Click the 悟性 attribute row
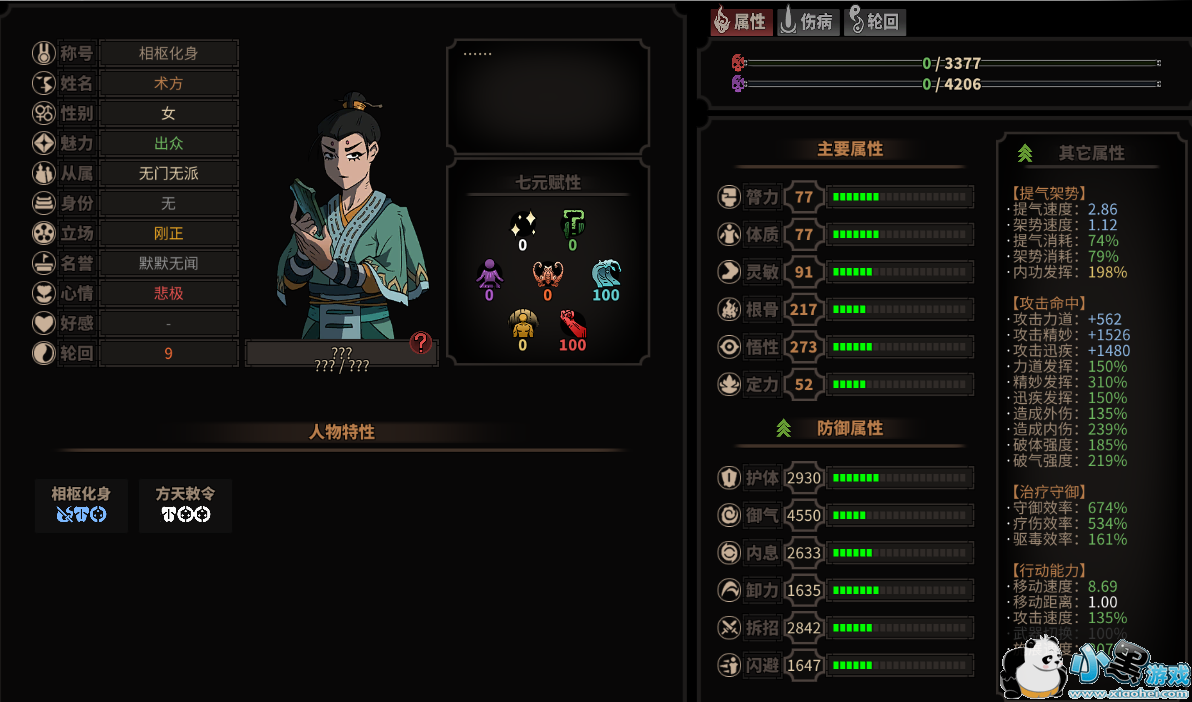This screenshot has height=702, width=1192. pyautogui.click(x=845, y=347)
